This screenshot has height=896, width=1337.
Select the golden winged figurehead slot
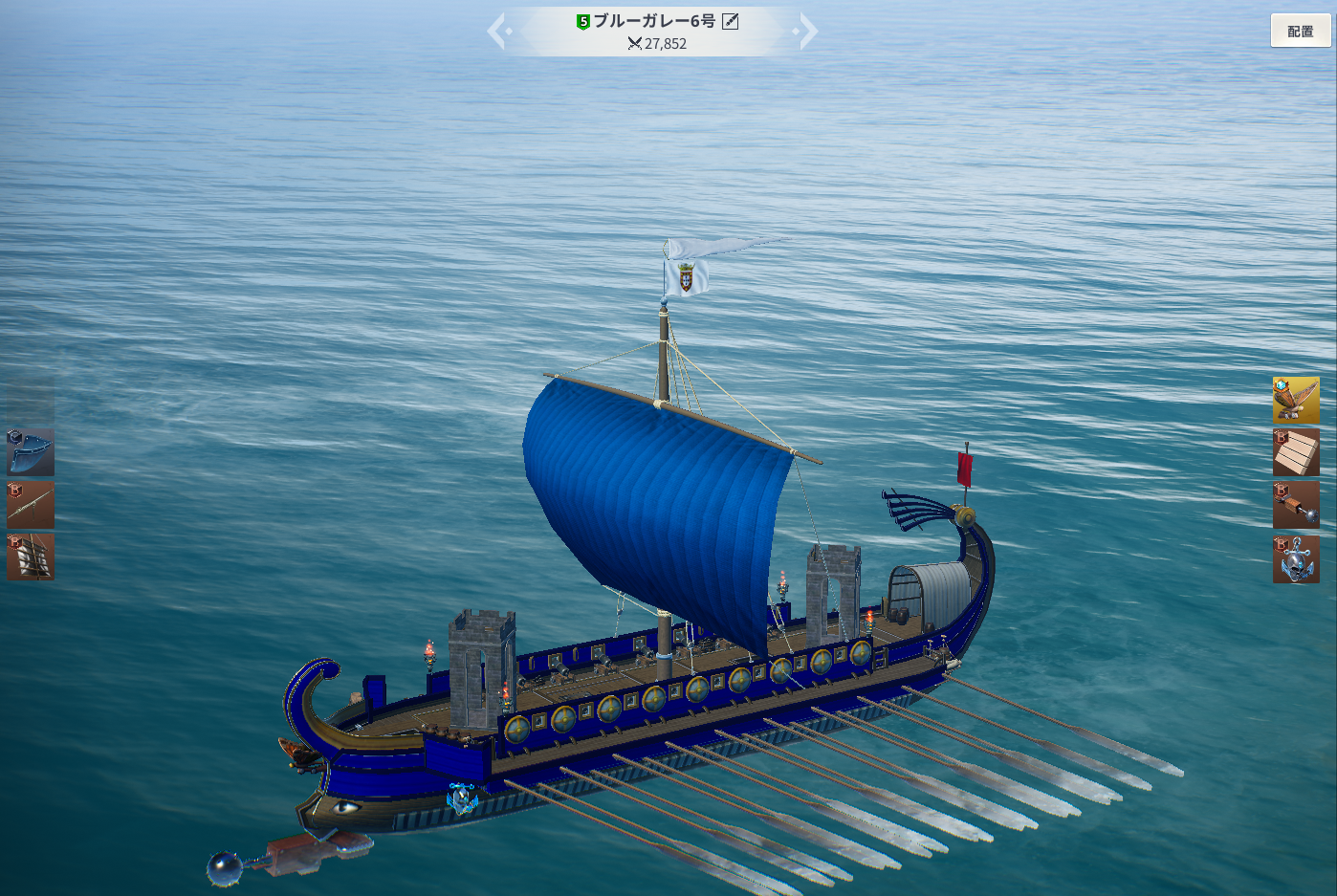[1296, 400]
